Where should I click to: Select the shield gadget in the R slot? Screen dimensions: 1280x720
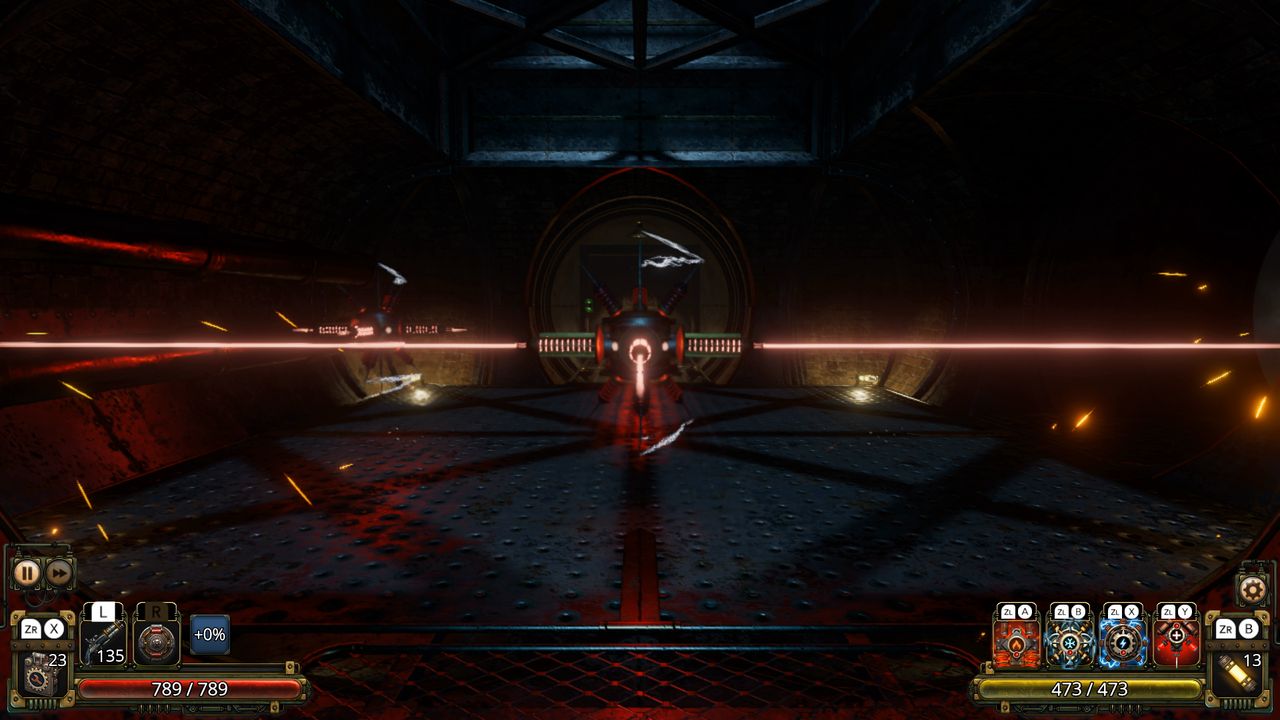155,643
